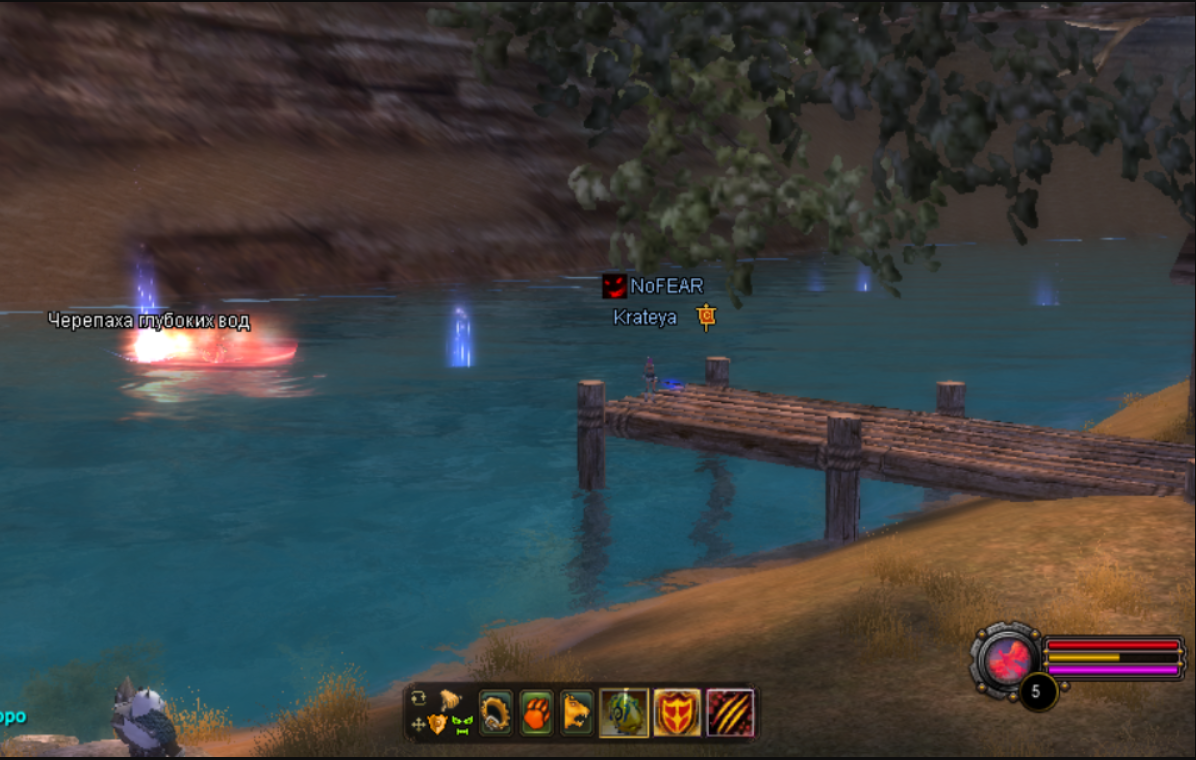Select the turtle shell skill slot
The image size is (1196, 760).
click(624, 713)
